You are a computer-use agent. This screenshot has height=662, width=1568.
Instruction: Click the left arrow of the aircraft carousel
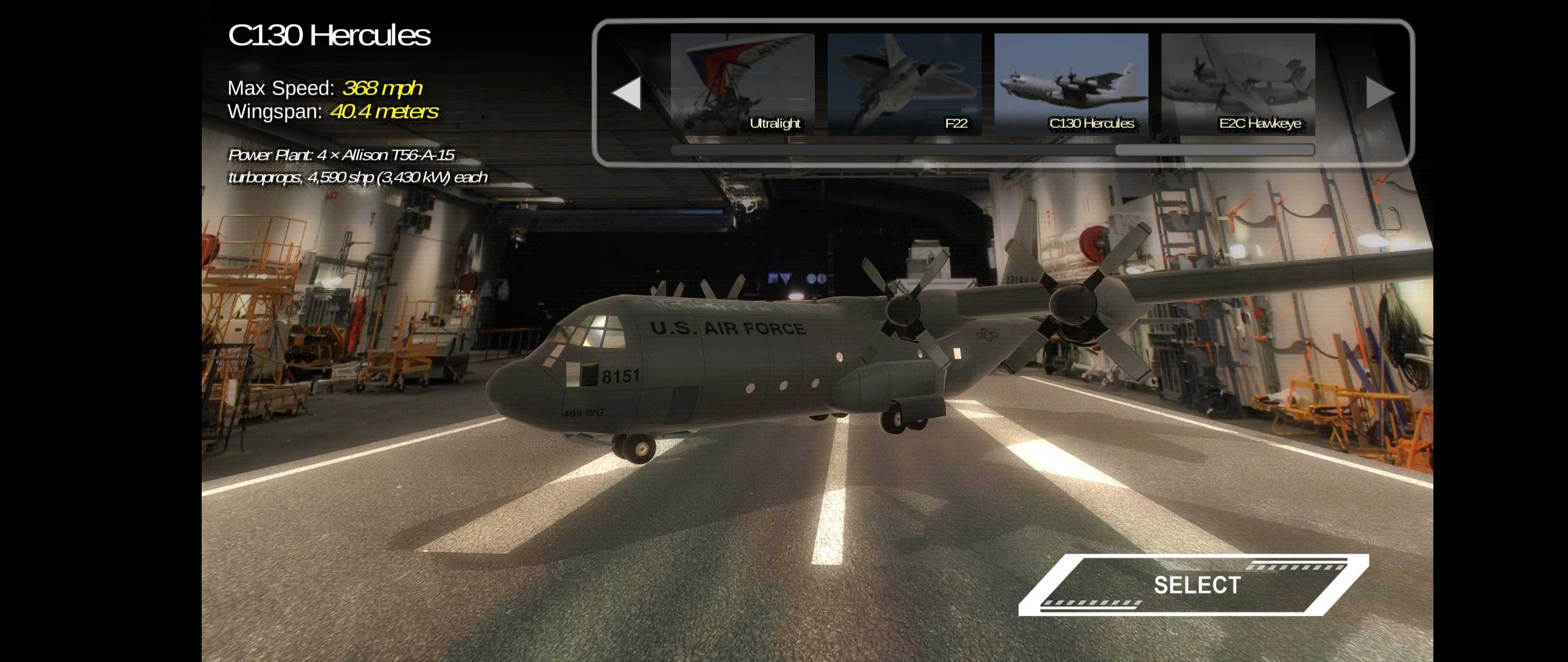(x=627, y=93)
